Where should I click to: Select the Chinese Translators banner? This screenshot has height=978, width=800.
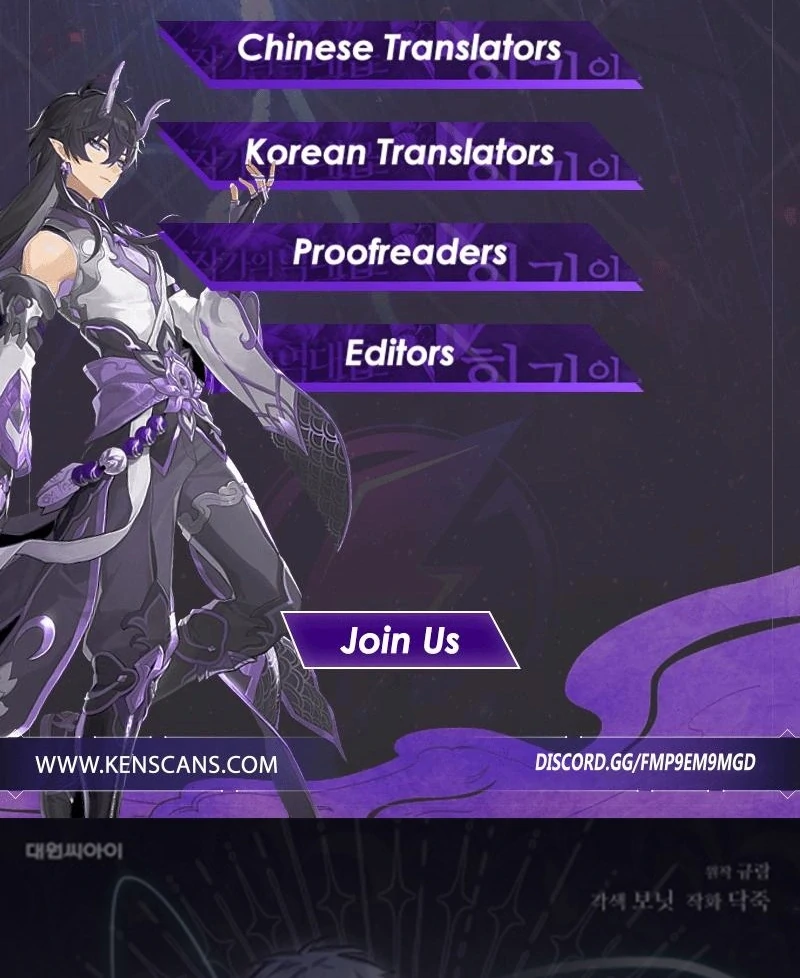click(400, 48)
